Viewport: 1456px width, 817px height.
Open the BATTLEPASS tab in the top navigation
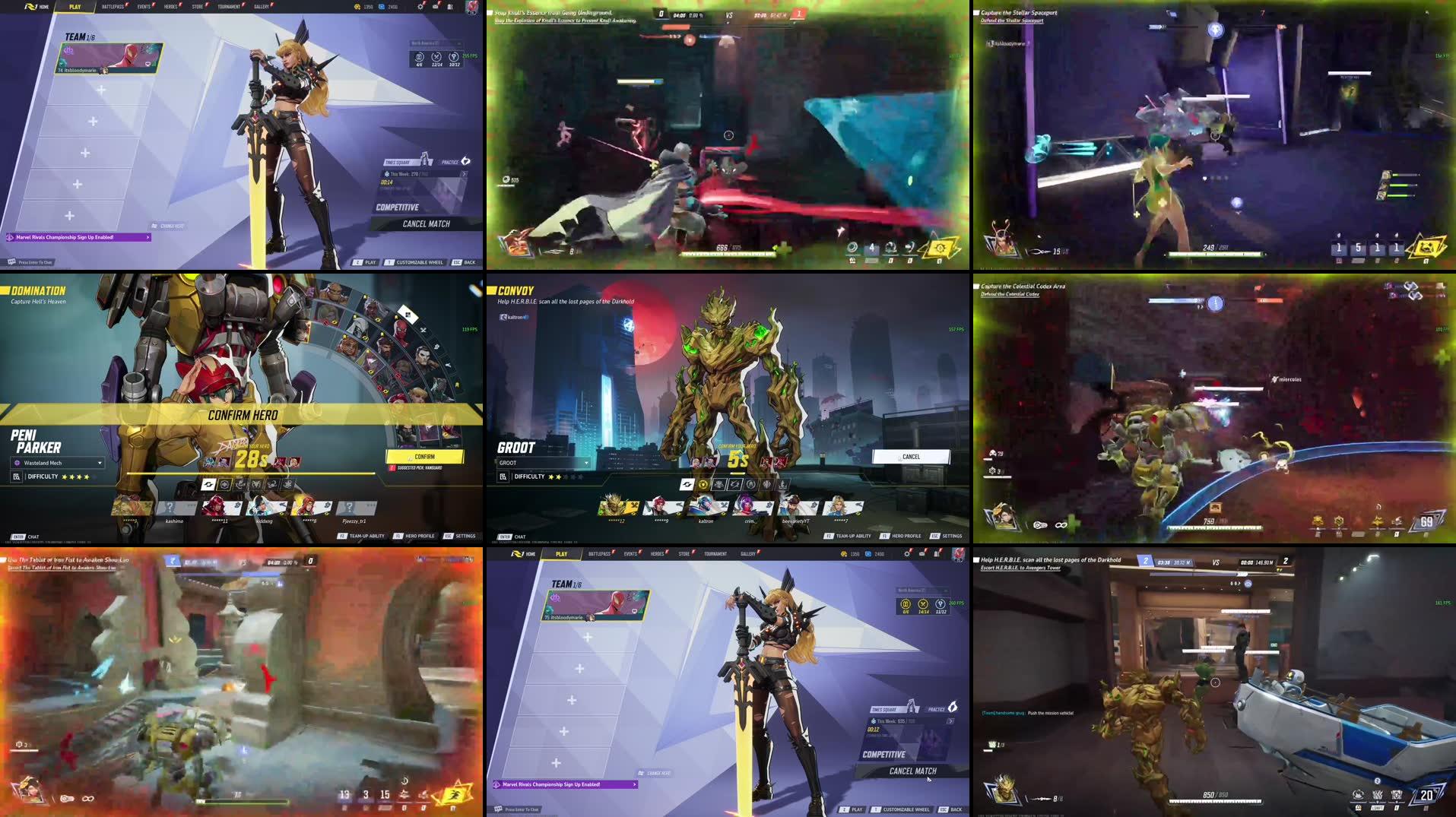113,7
